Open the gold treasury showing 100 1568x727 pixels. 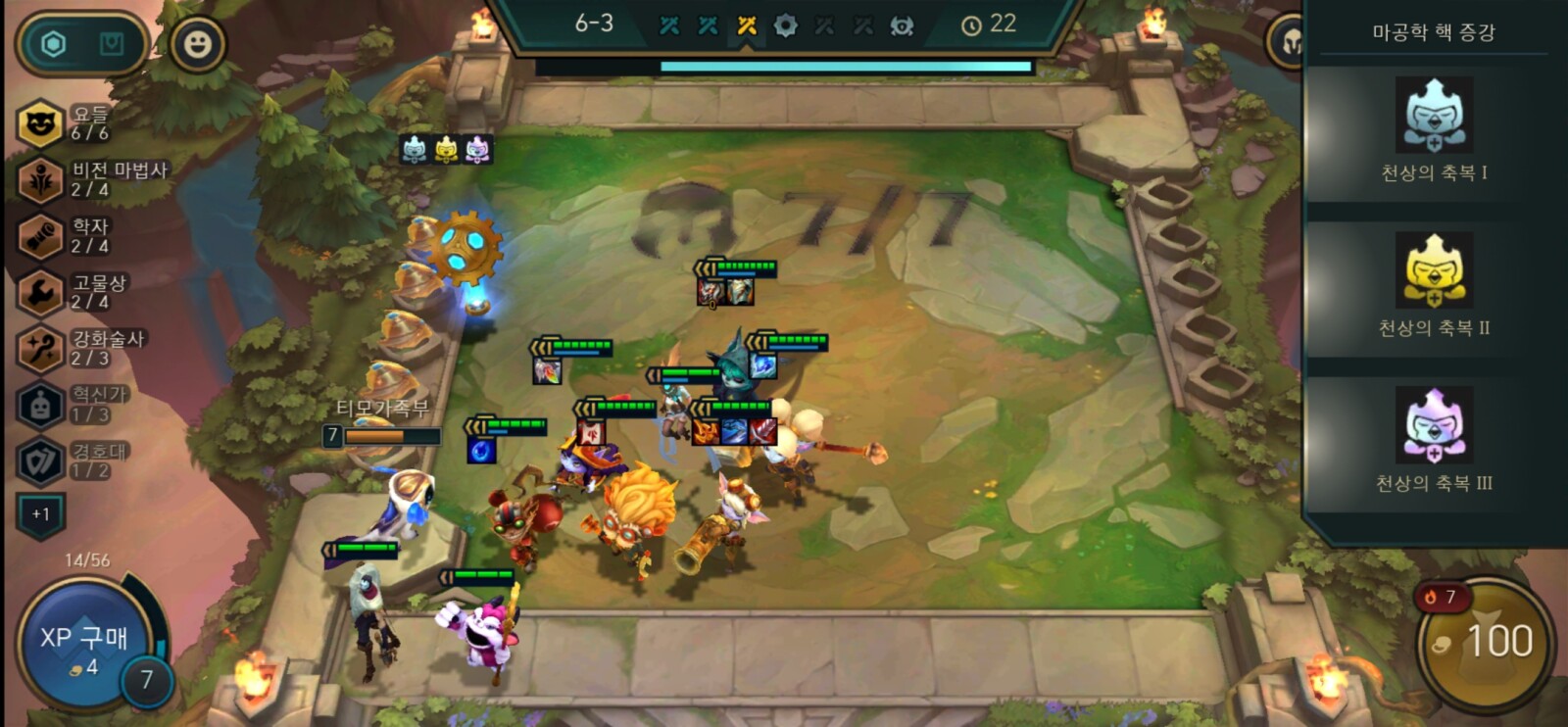point(1487,642)
